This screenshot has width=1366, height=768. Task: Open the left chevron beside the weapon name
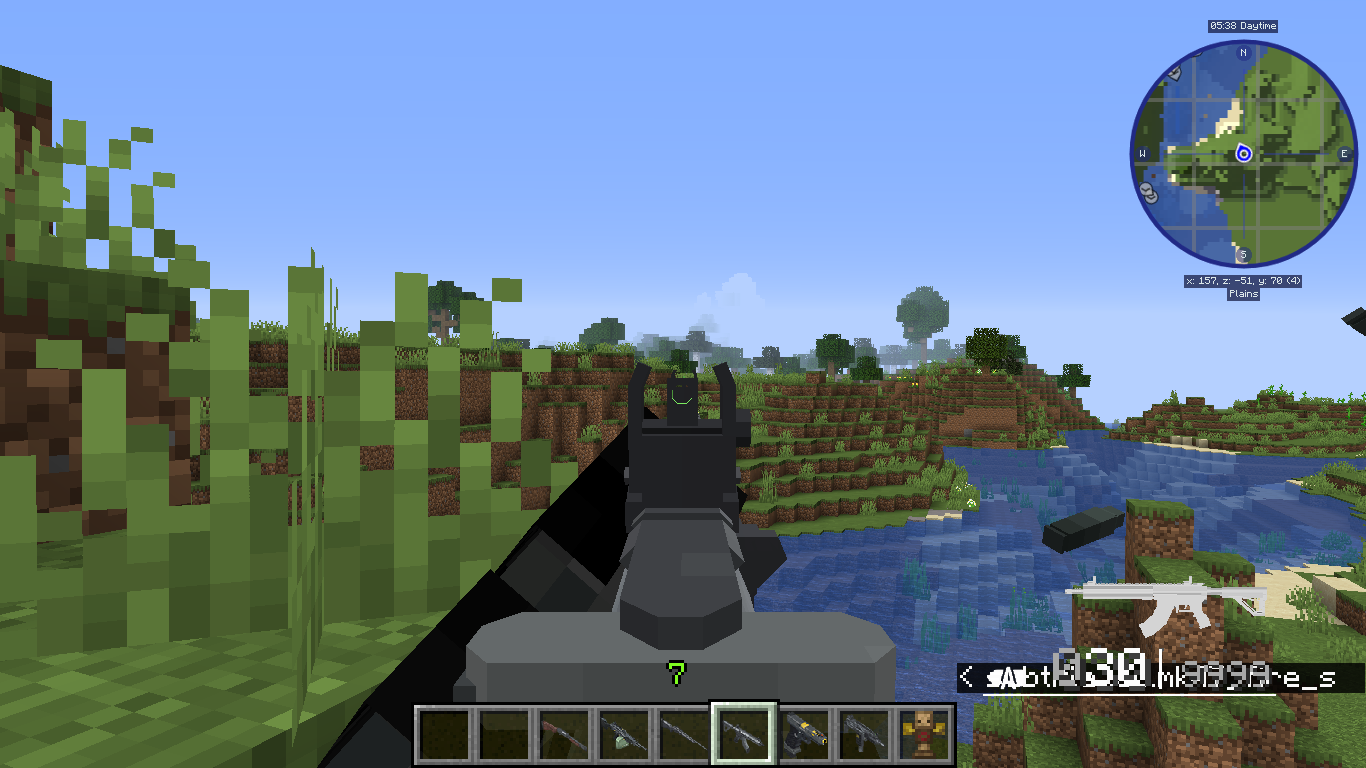965,676
